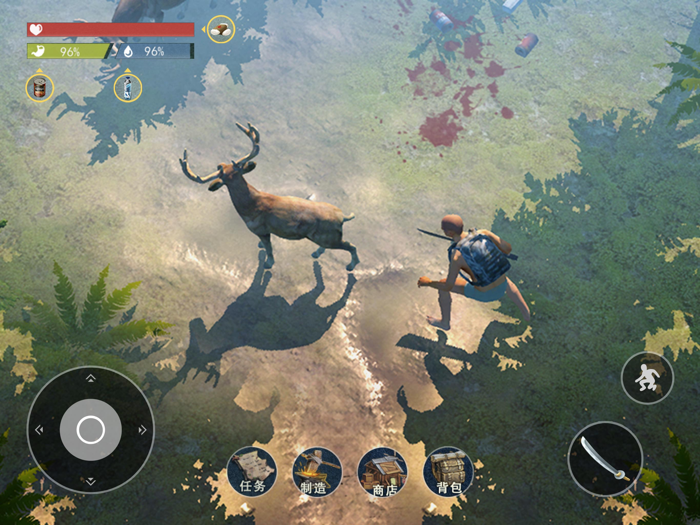Toggle the crouch stance button
The height and width of the screenshot is (525, 700).
pos(647,378)
